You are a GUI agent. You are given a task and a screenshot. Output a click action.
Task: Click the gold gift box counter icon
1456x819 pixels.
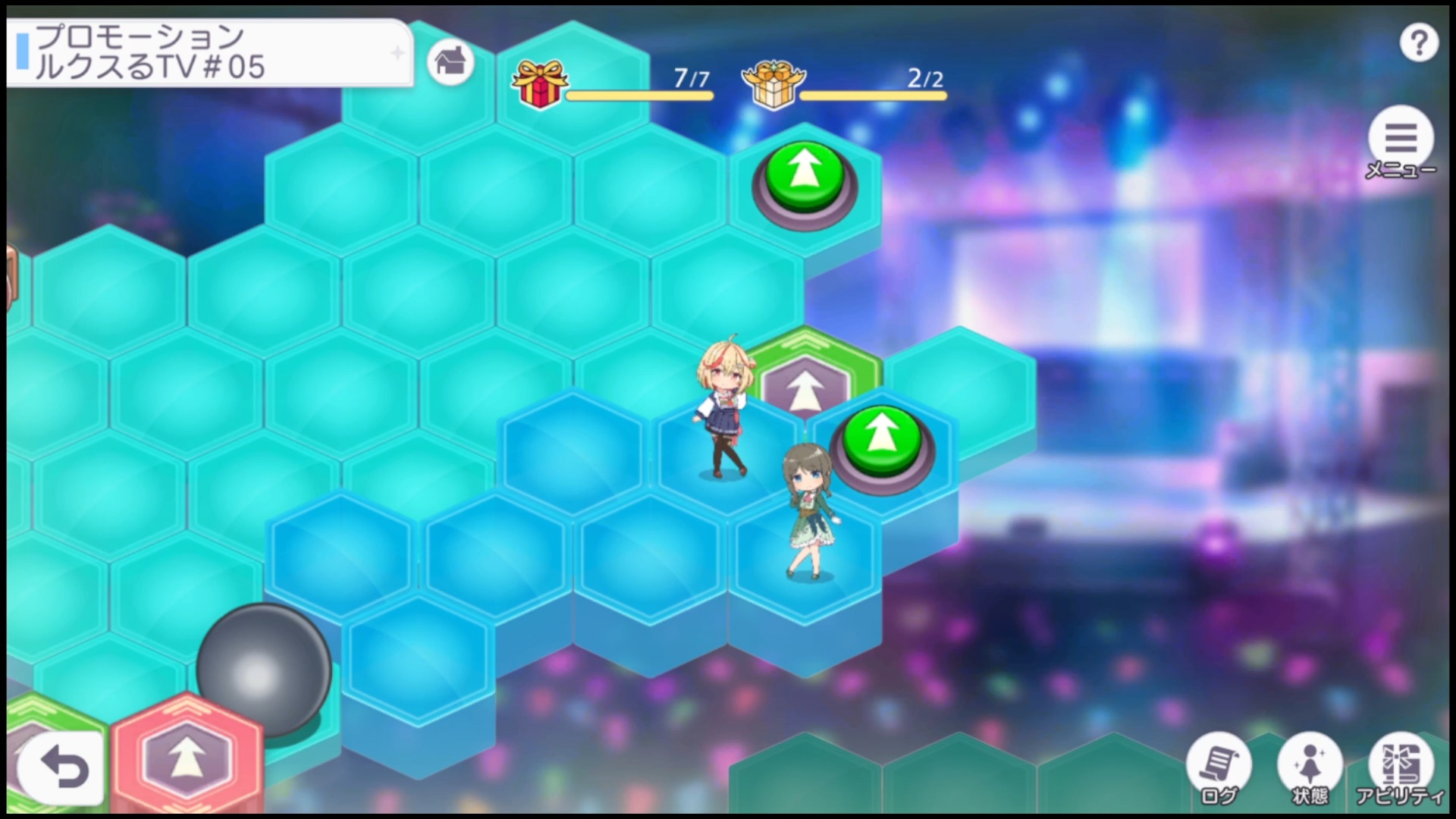pos(773,85)
